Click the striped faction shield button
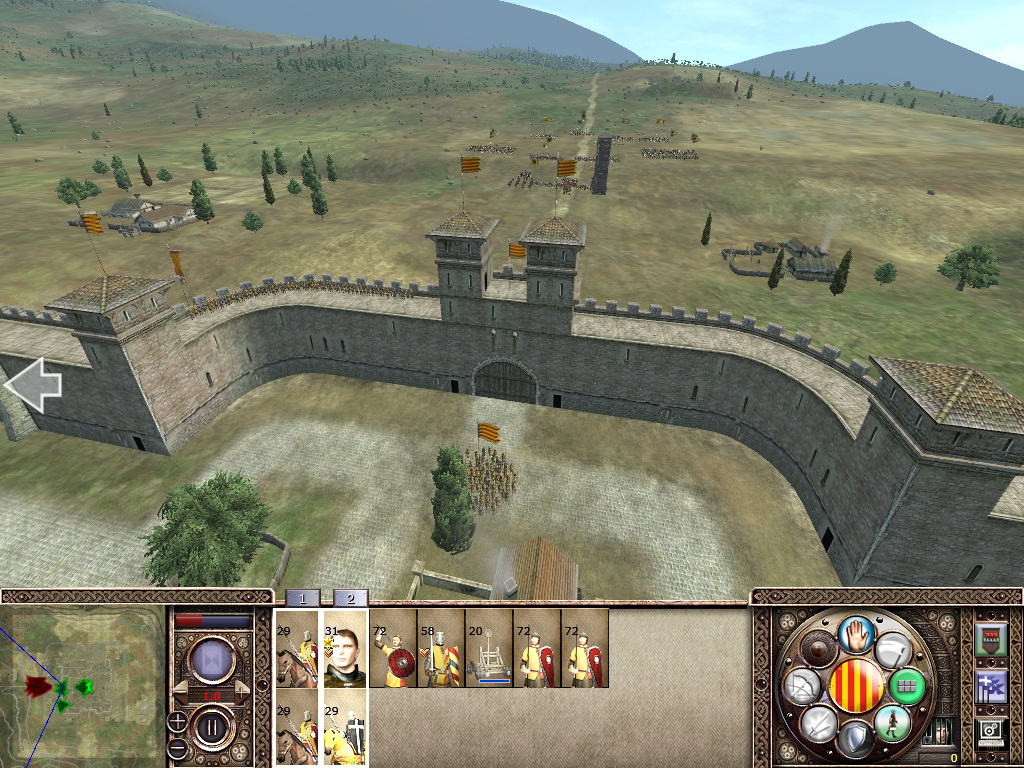 (857, 687)
